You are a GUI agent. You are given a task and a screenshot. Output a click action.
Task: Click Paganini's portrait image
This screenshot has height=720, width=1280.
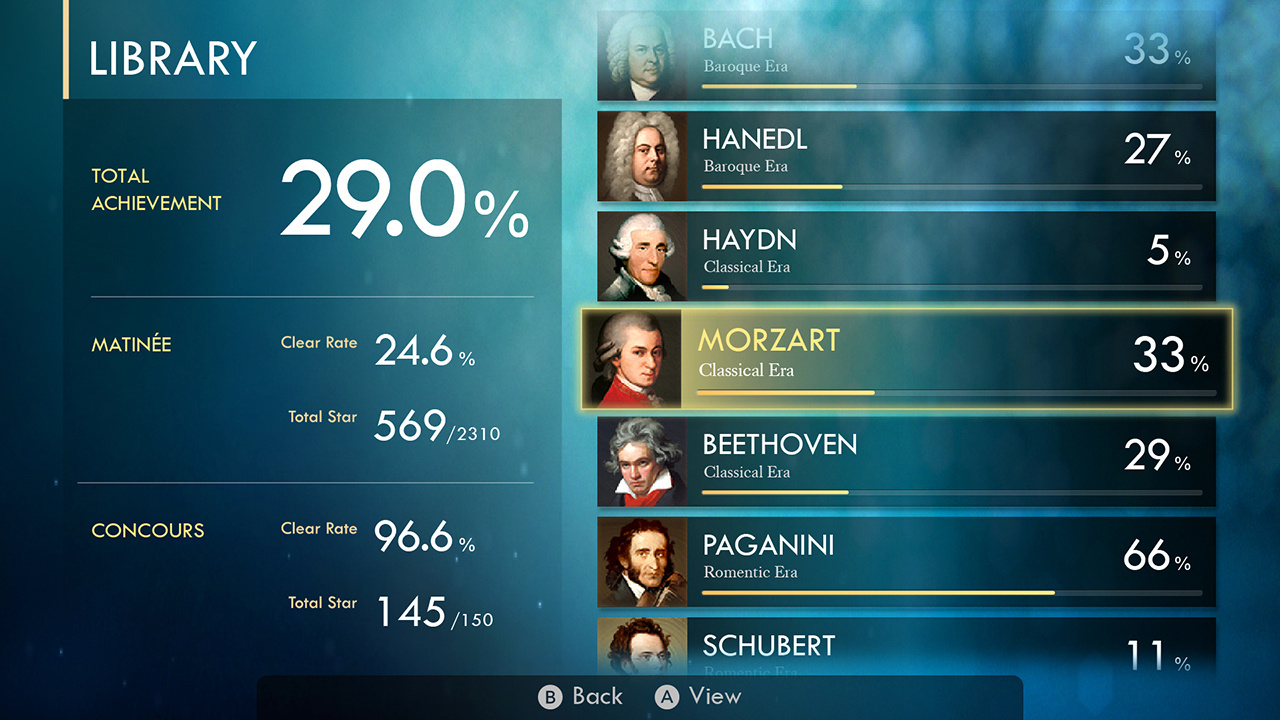click(x=643, y=562)
